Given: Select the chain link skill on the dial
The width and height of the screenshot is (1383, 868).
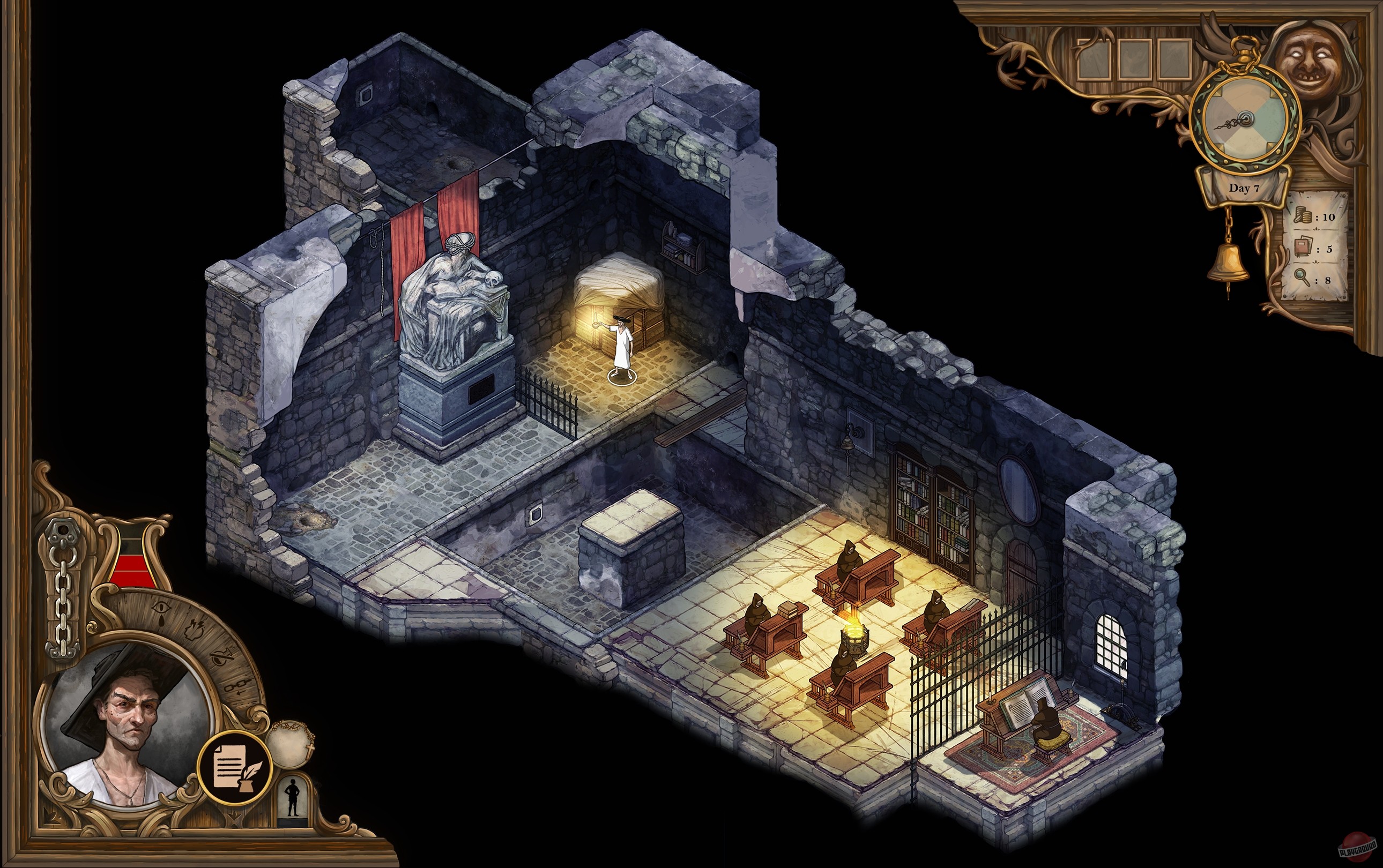Looking at the screenshot, I should [x=239, y=686].
